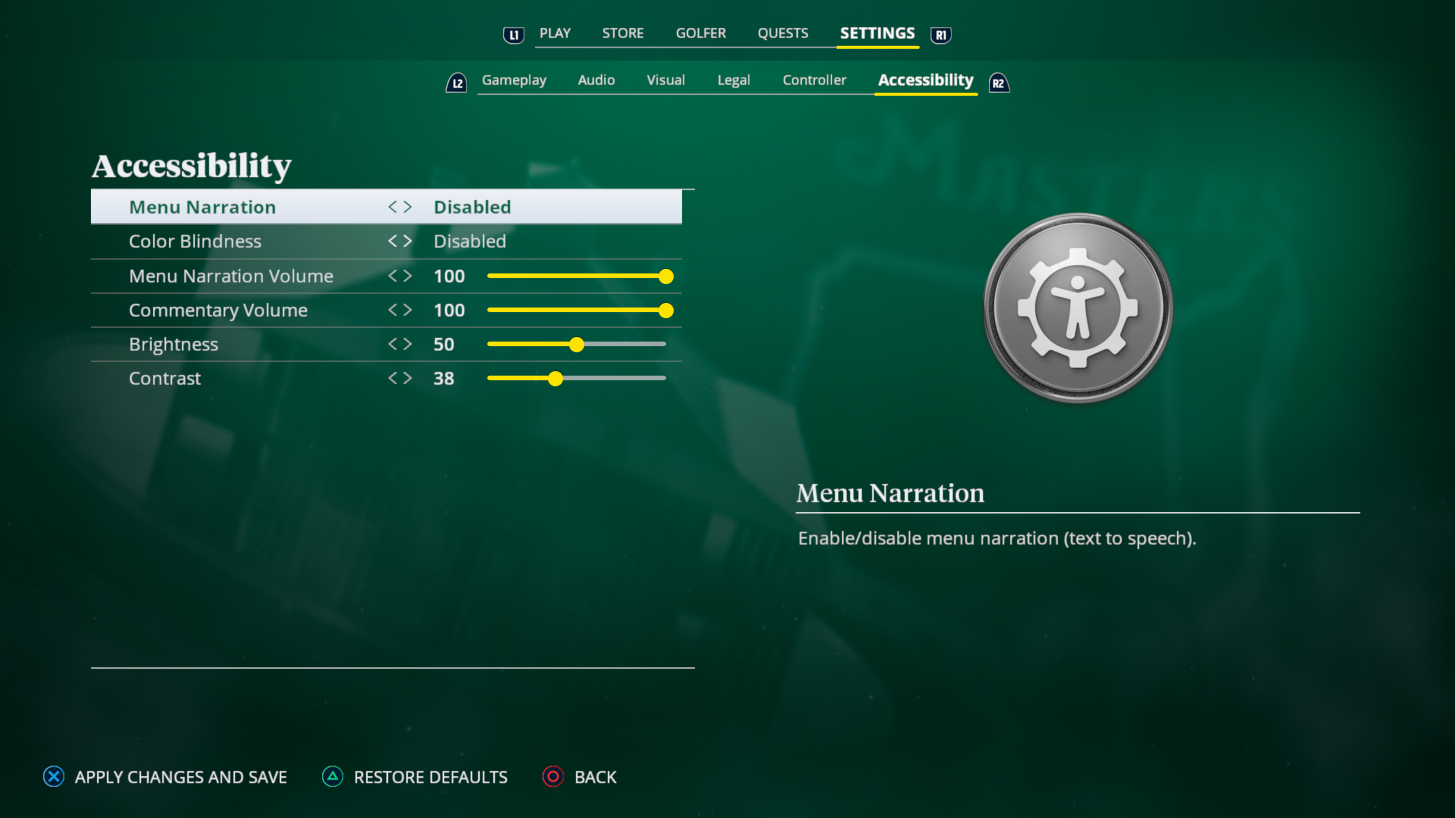Select the Menu Narration Volume row
Screen dimensions: 1455x818
pos(231,276)
